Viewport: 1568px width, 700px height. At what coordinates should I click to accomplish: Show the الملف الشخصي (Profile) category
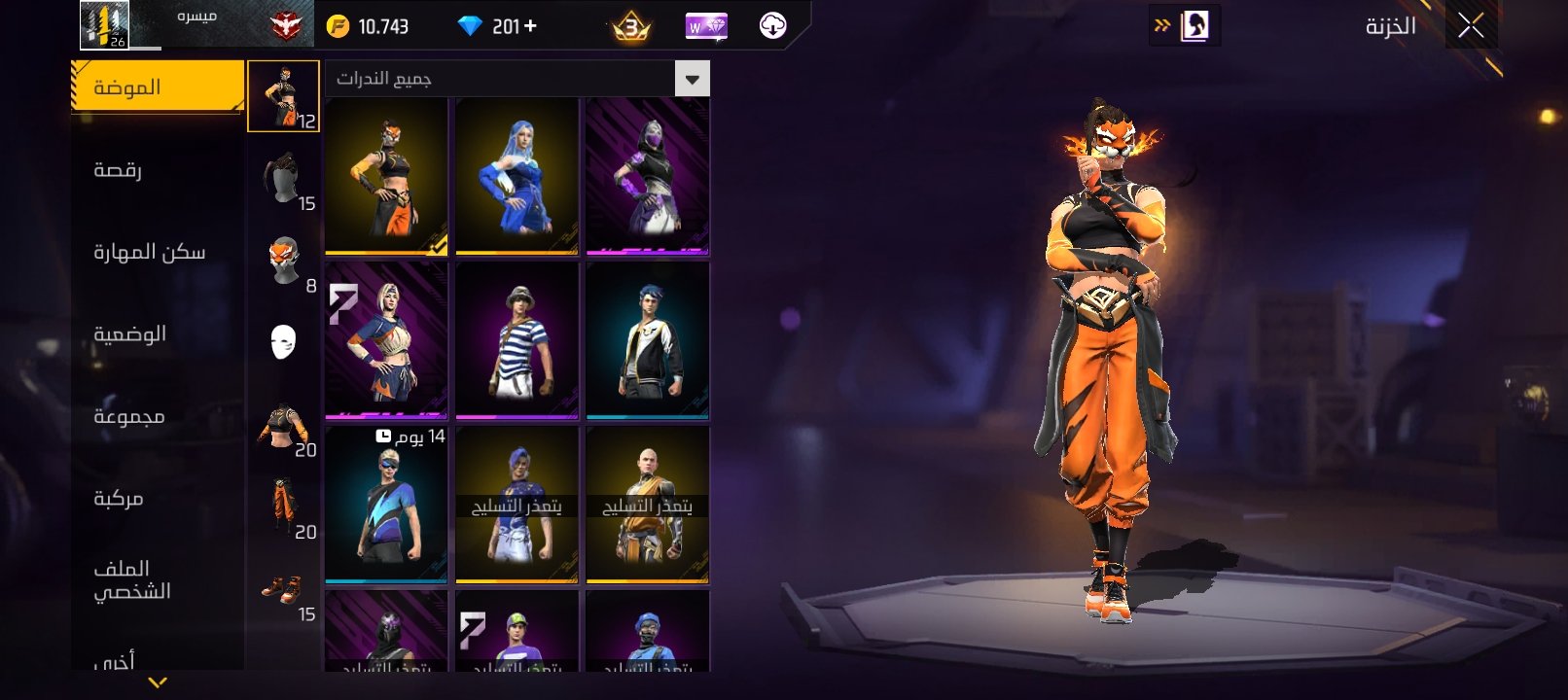click(132, 579)
